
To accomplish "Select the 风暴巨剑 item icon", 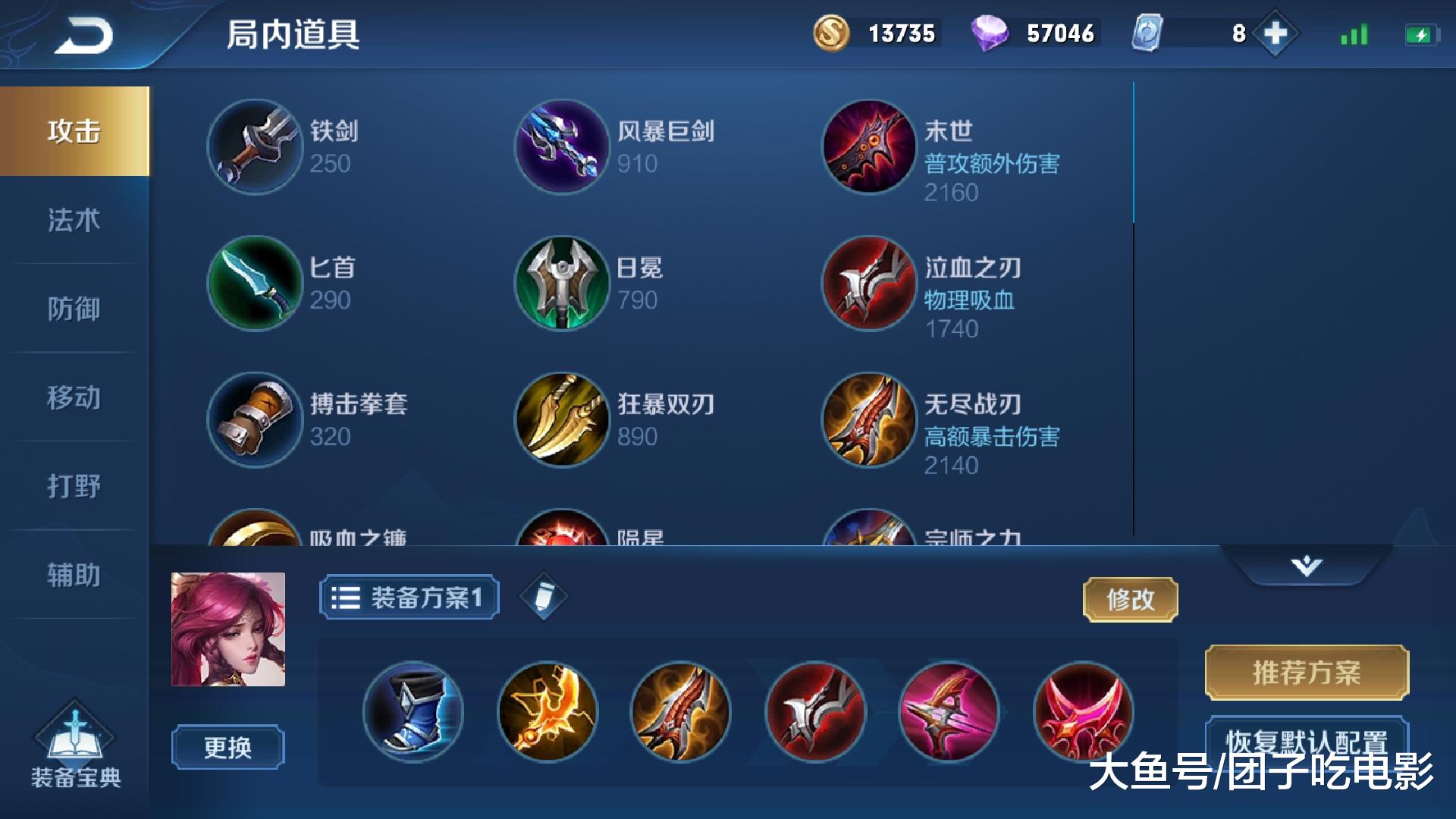I will click(562, 146).
